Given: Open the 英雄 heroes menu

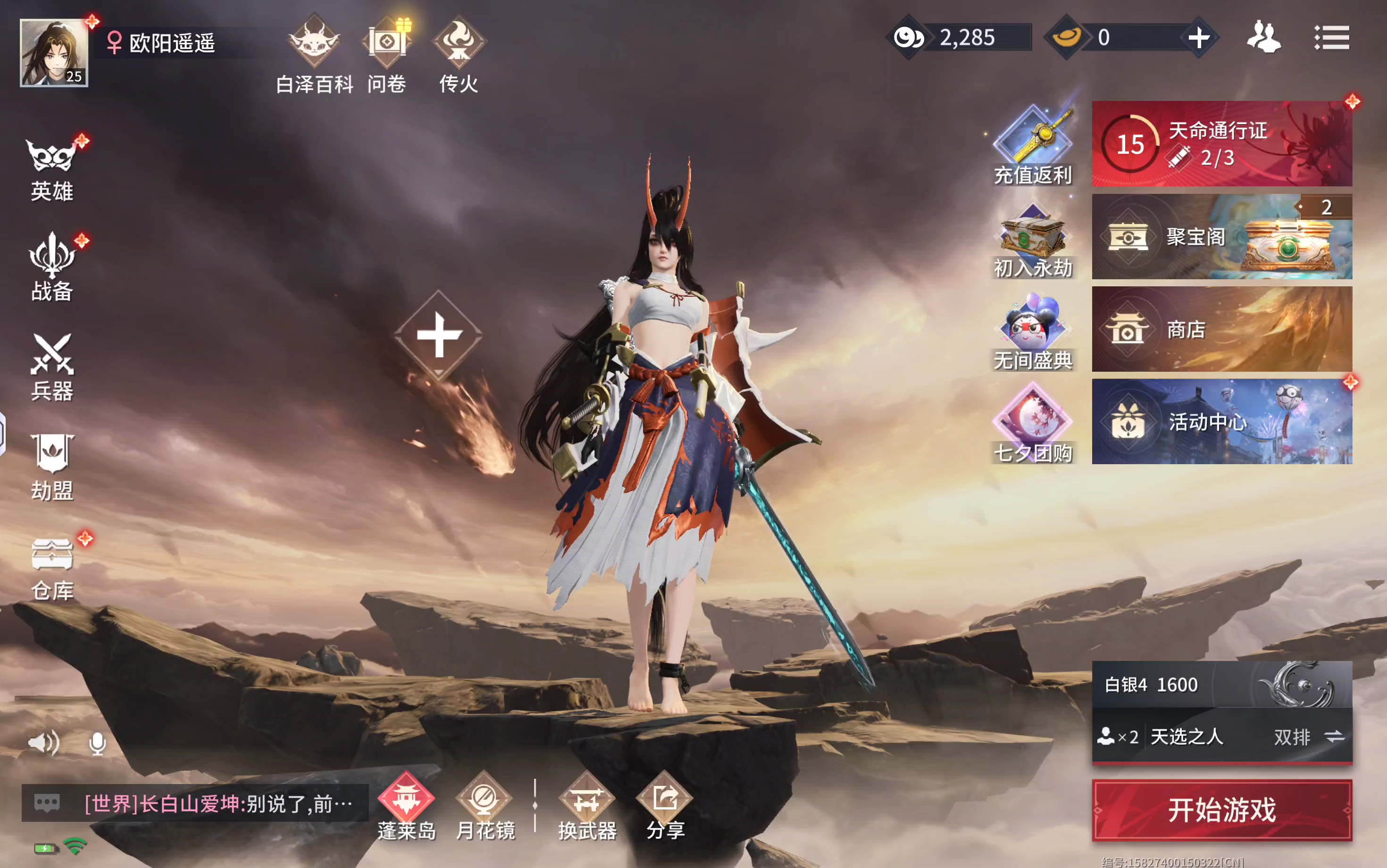Looking at the screenshot, I should [52, 169].
